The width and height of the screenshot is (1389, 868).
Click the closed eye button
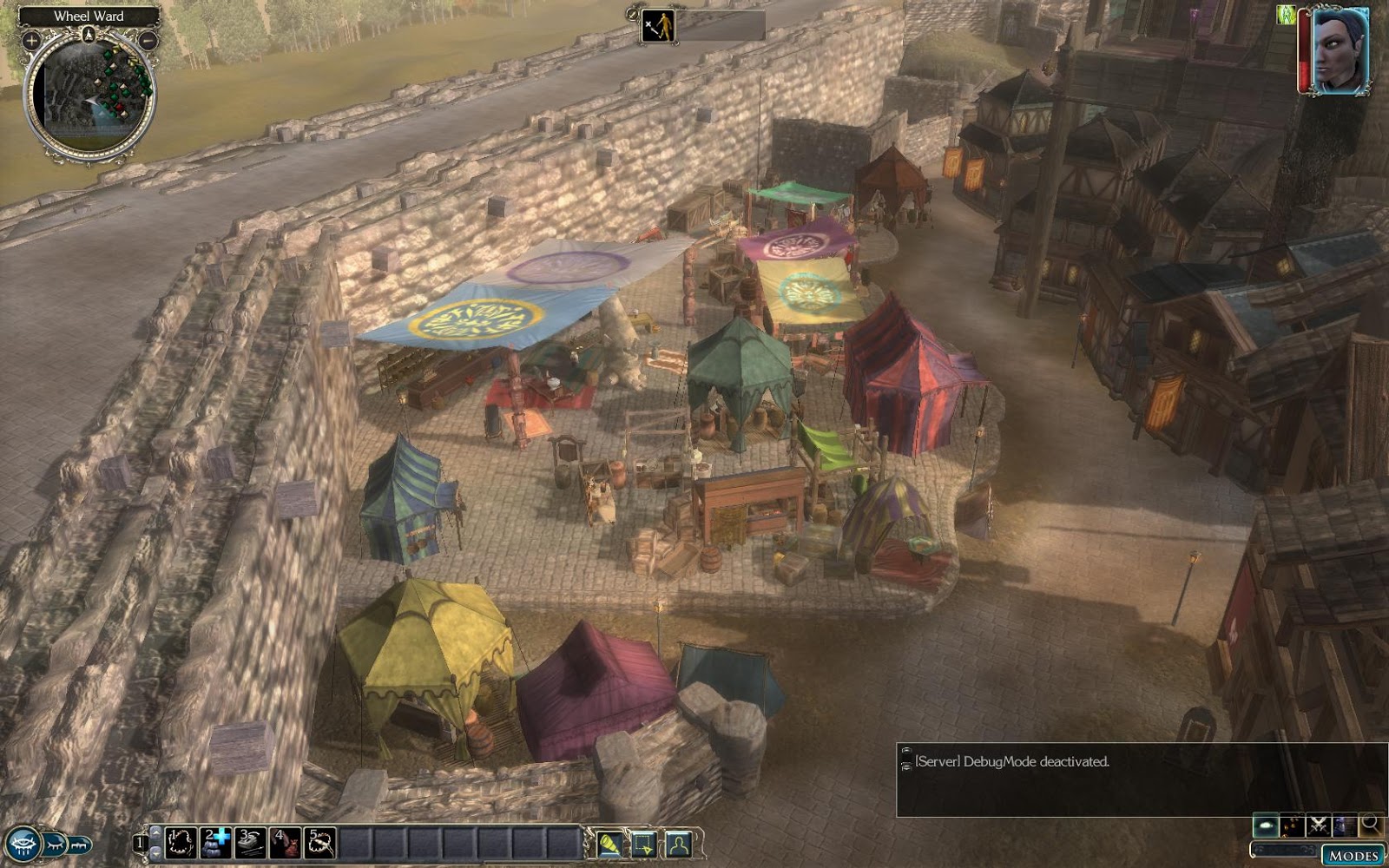click(54, 844)
